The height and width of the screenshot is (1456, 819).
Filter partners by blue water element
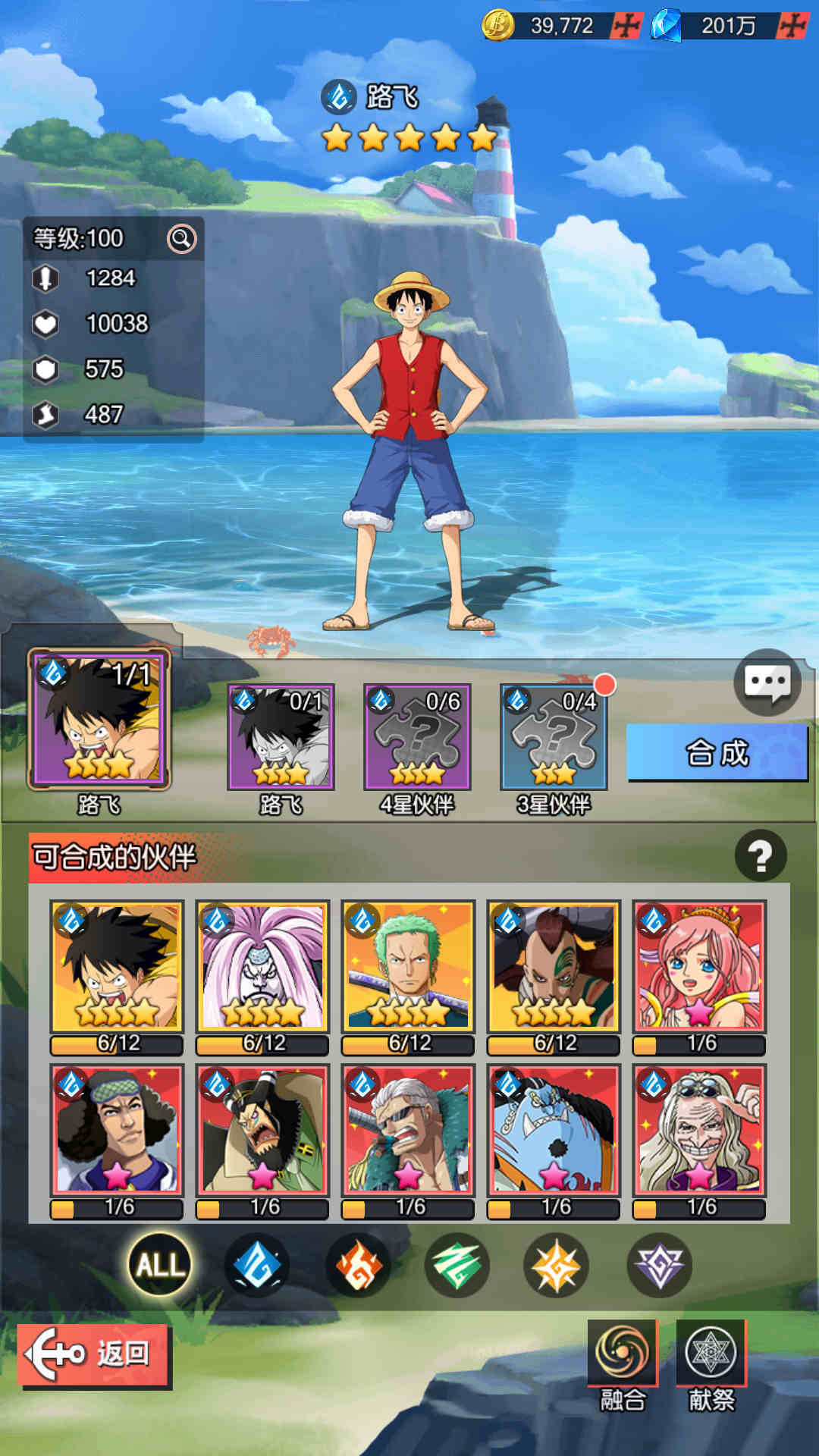(x=258, y=1264)
